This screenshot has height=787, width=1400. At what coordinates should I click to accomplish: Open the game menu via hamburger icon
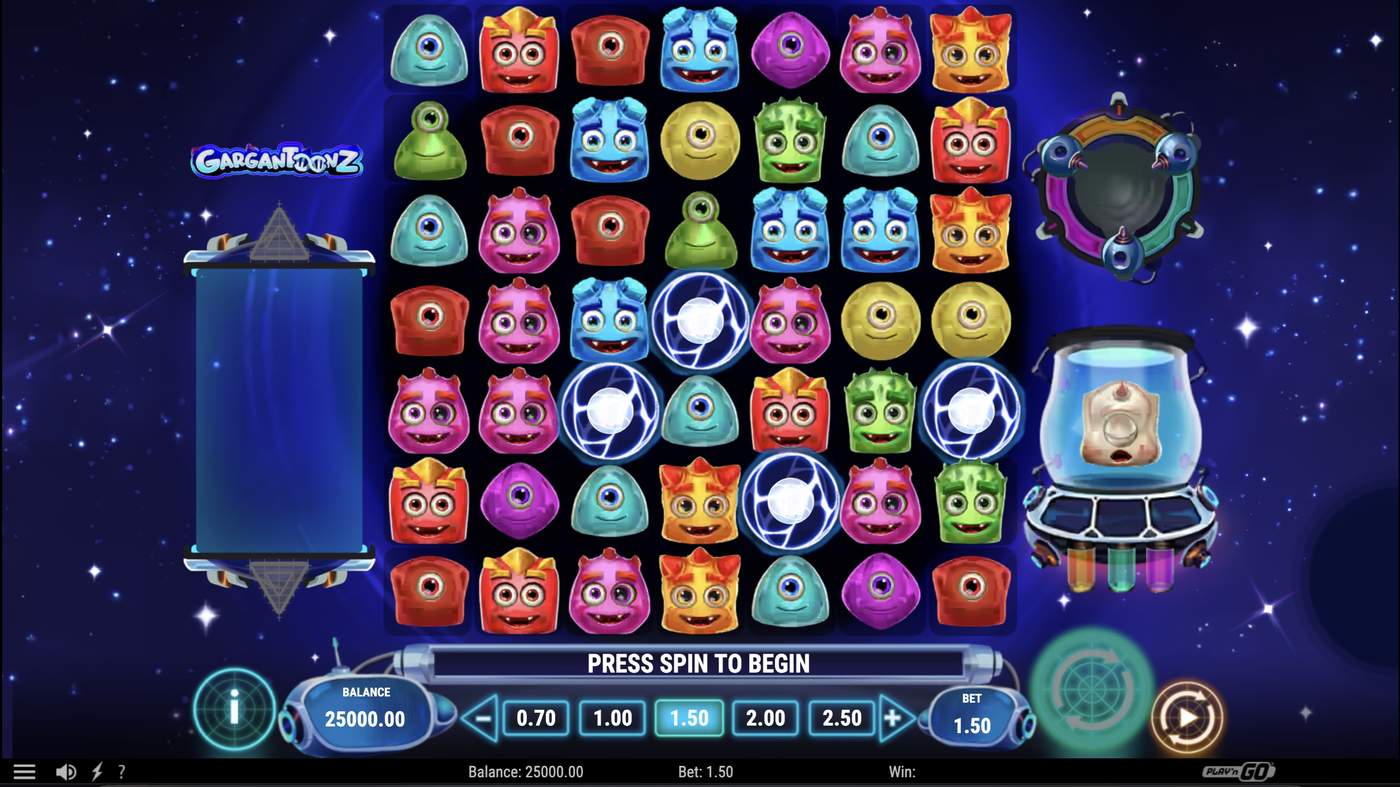24,770
